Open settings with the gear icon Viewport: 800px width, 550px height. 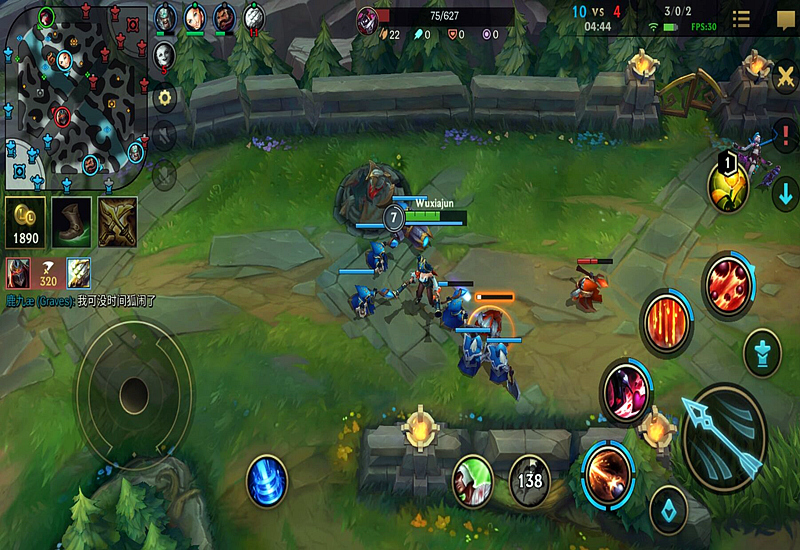165,97
